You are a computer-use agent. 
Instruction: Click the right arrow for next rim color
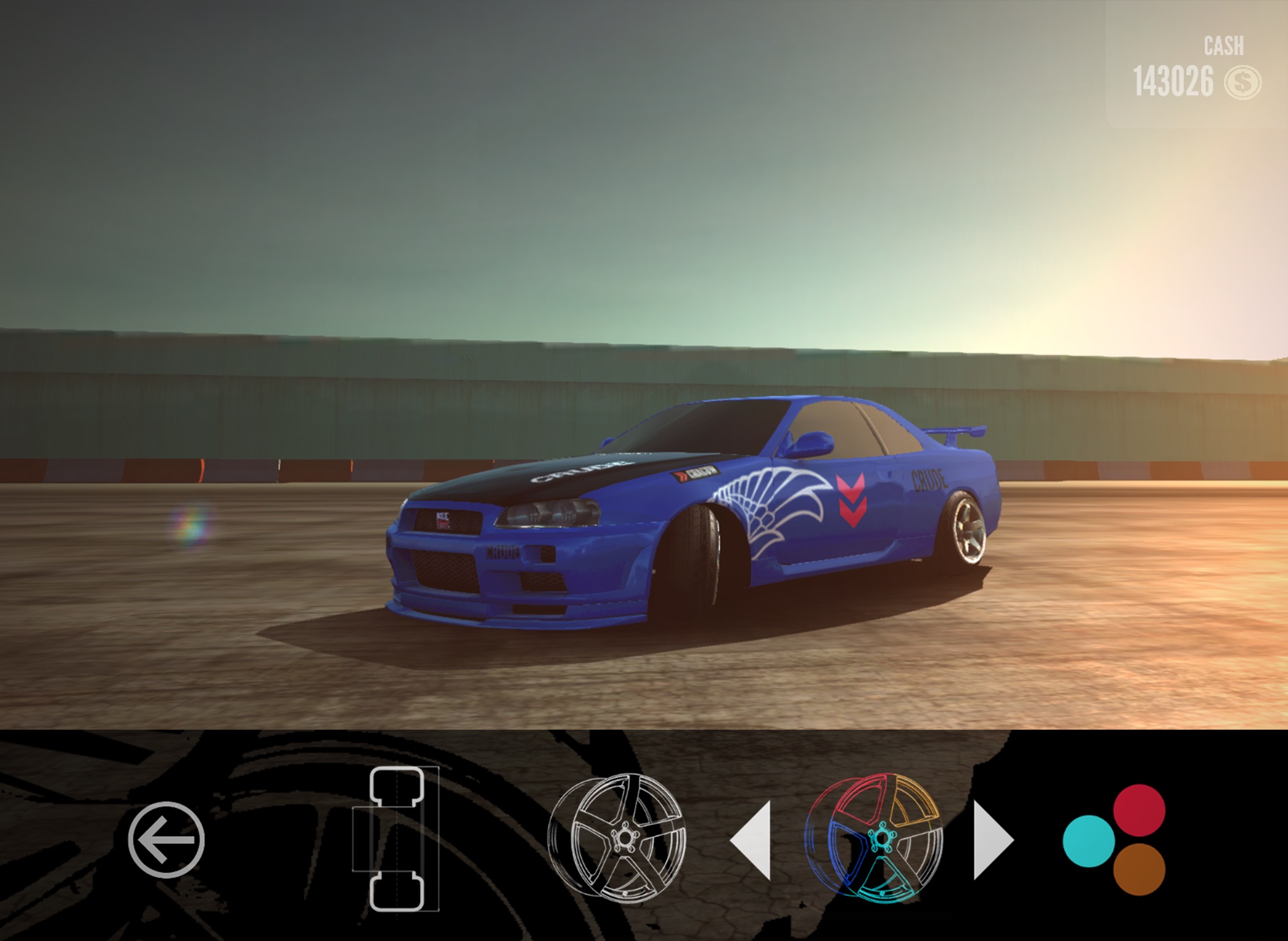[992, 840]
